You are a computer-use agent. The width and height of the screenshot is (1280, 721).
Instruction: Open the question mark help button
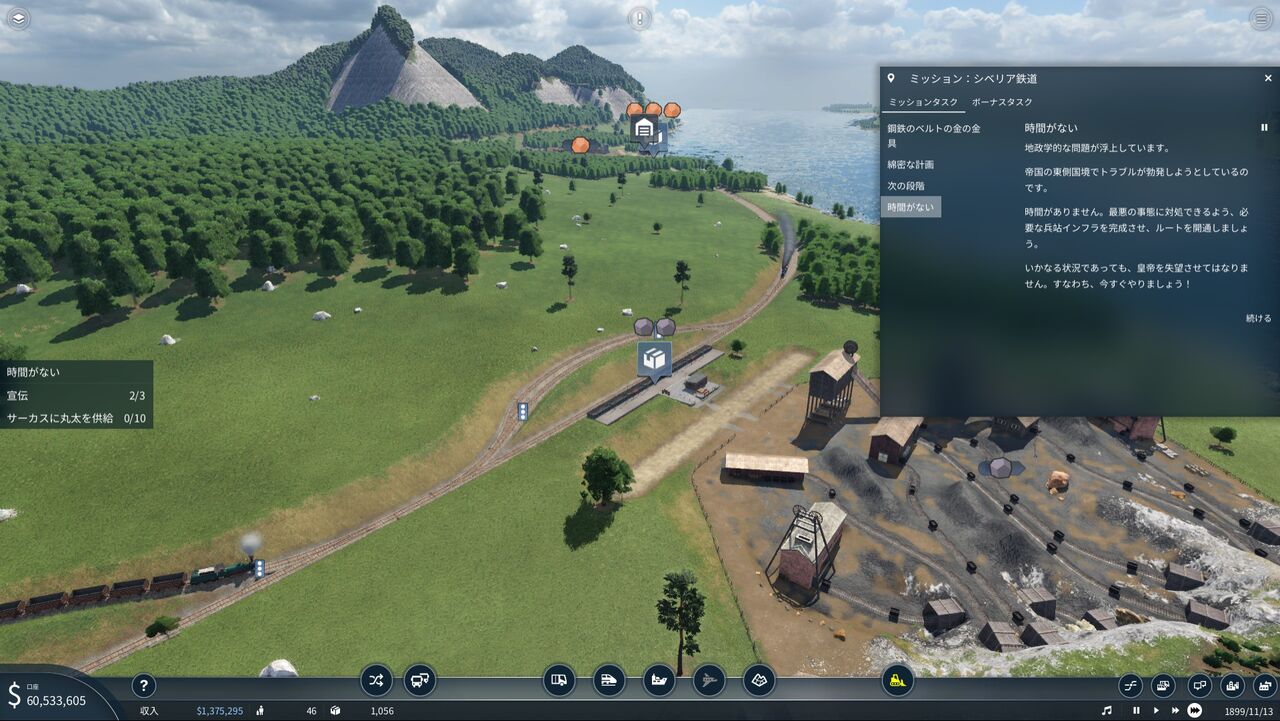[x=144, y=685]
